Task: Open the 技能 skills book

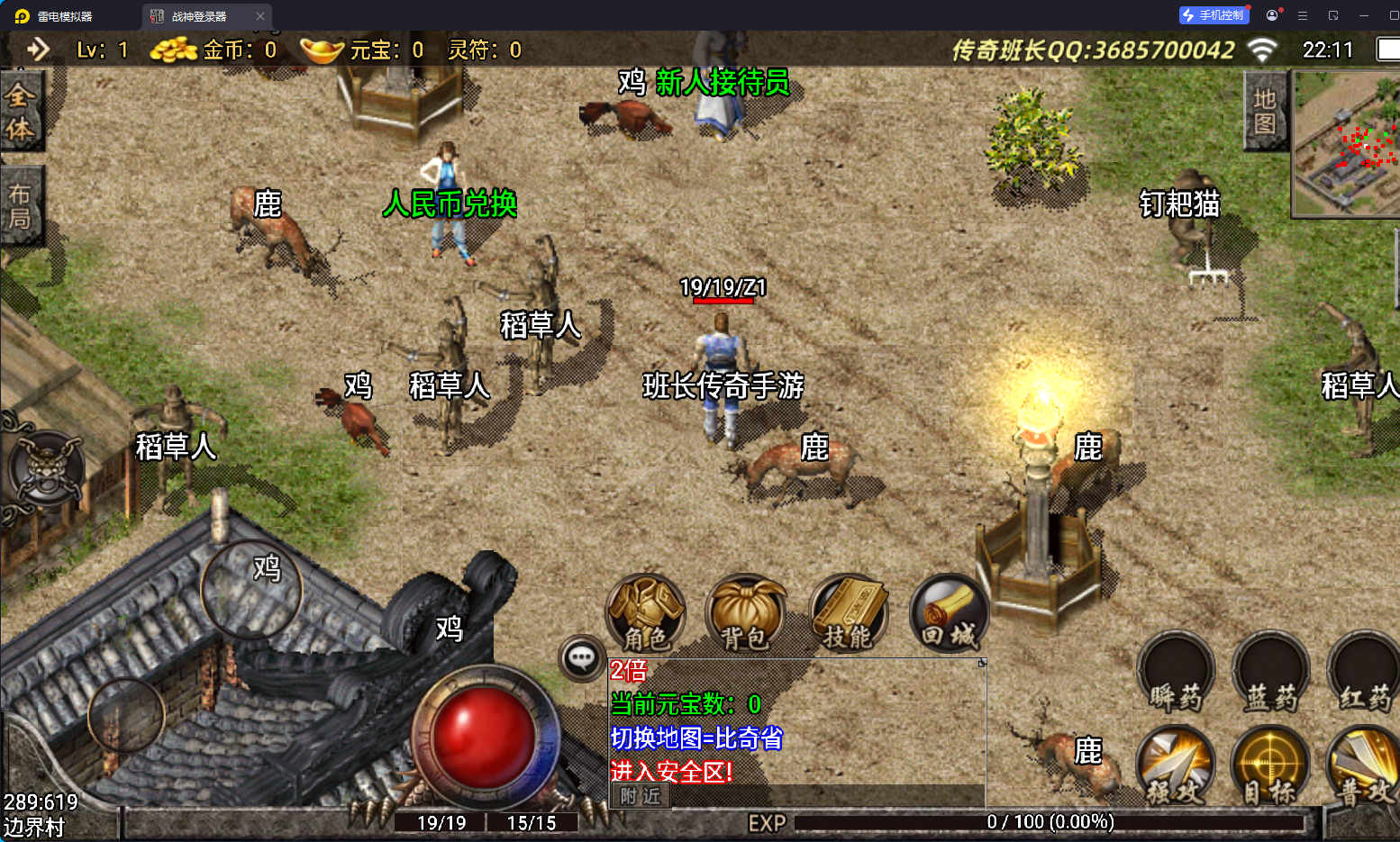Action: [849, 614]
